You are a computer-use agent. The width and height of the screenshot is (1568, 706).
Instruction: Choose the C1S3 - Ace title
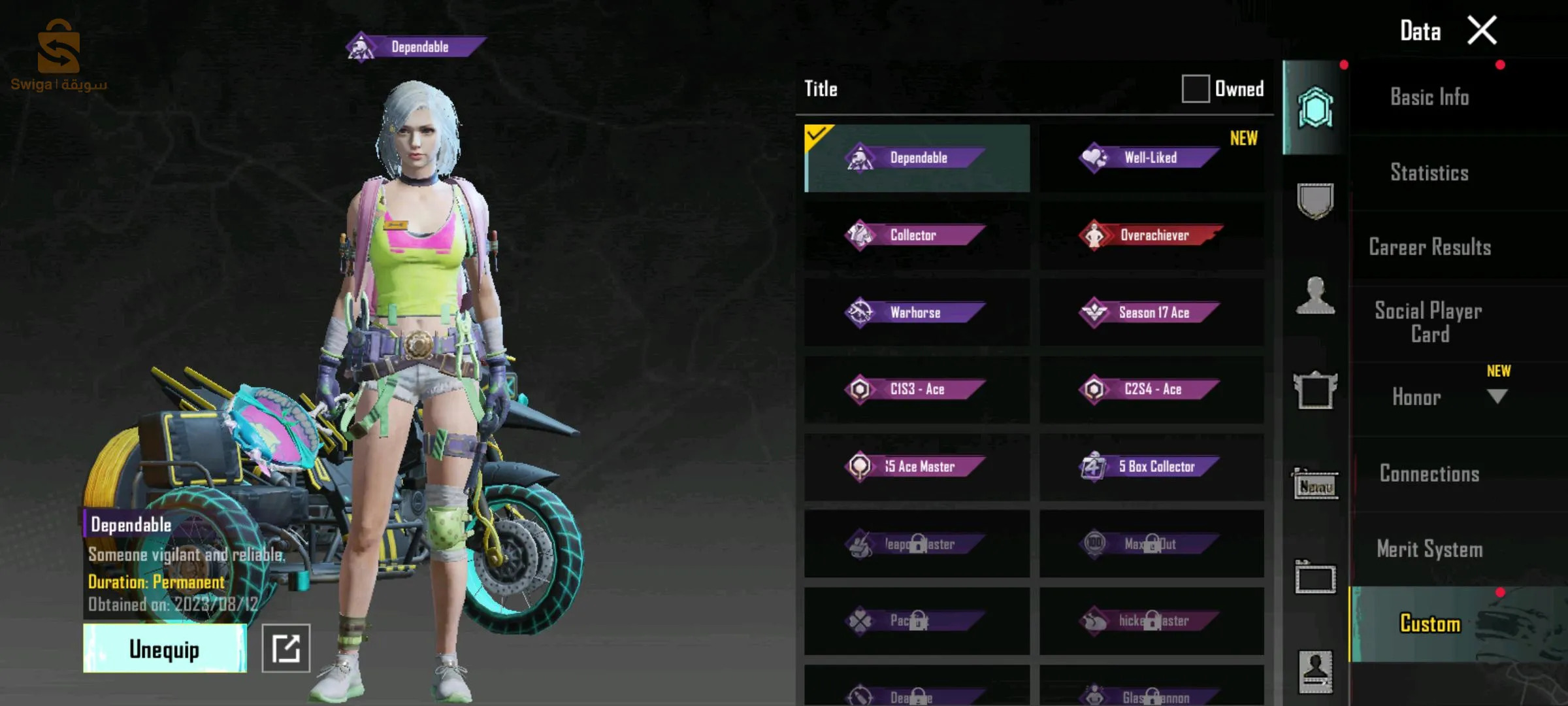pos(916,390)
